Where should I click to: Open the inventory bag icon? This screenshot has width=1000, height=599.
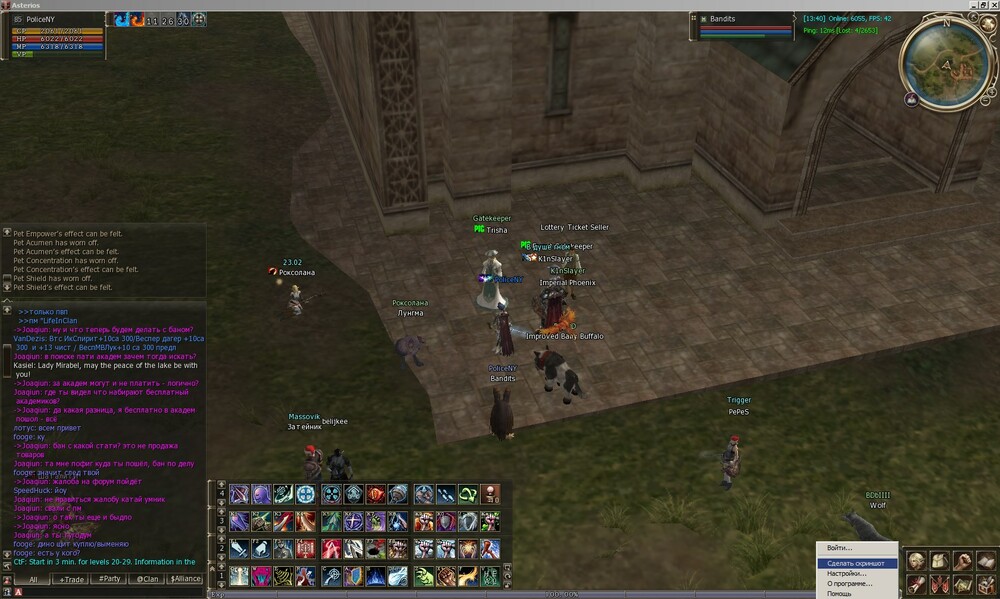point(939,561)
